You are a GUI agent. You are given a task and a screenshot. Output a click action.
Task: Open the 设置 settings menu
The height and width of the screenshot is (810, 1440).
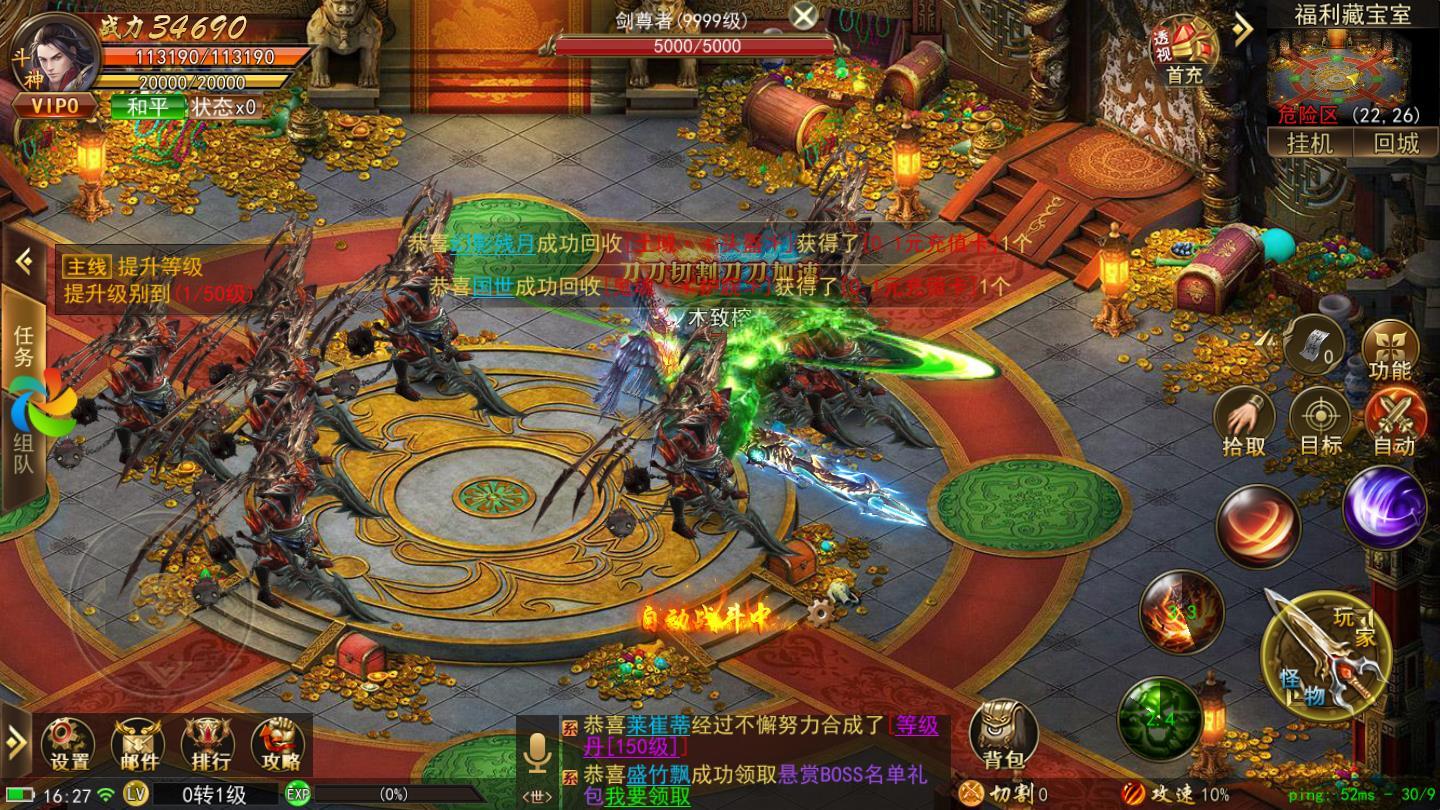(69, 745)
